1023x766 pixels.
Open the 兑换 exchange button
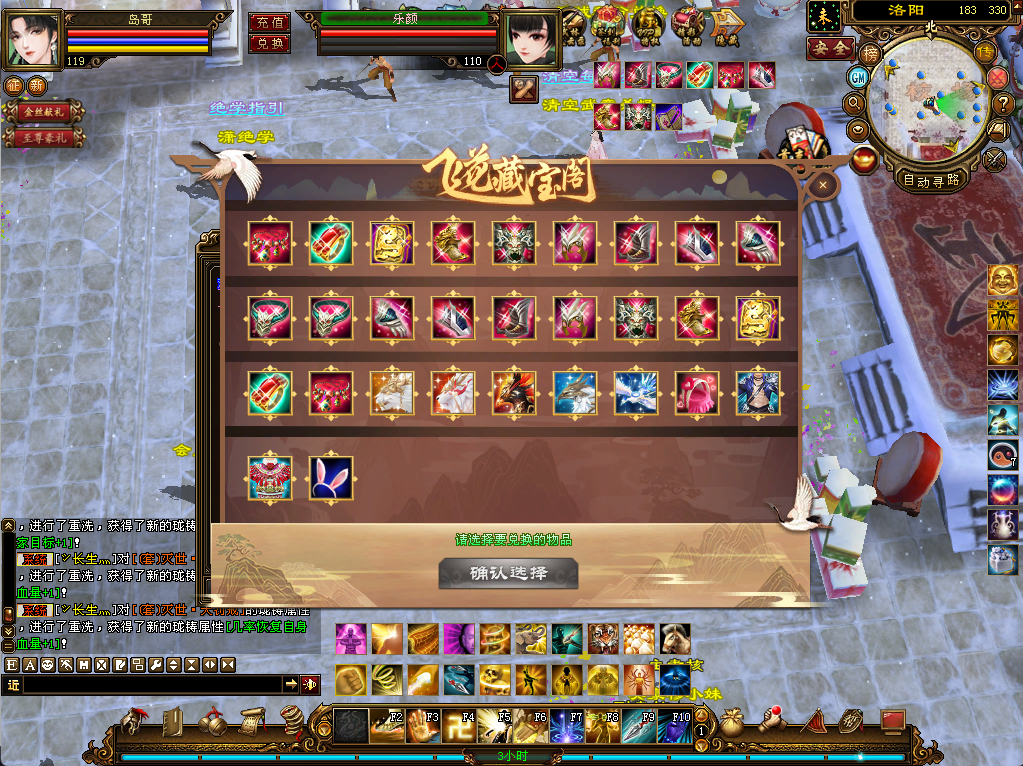click(269, 43)
